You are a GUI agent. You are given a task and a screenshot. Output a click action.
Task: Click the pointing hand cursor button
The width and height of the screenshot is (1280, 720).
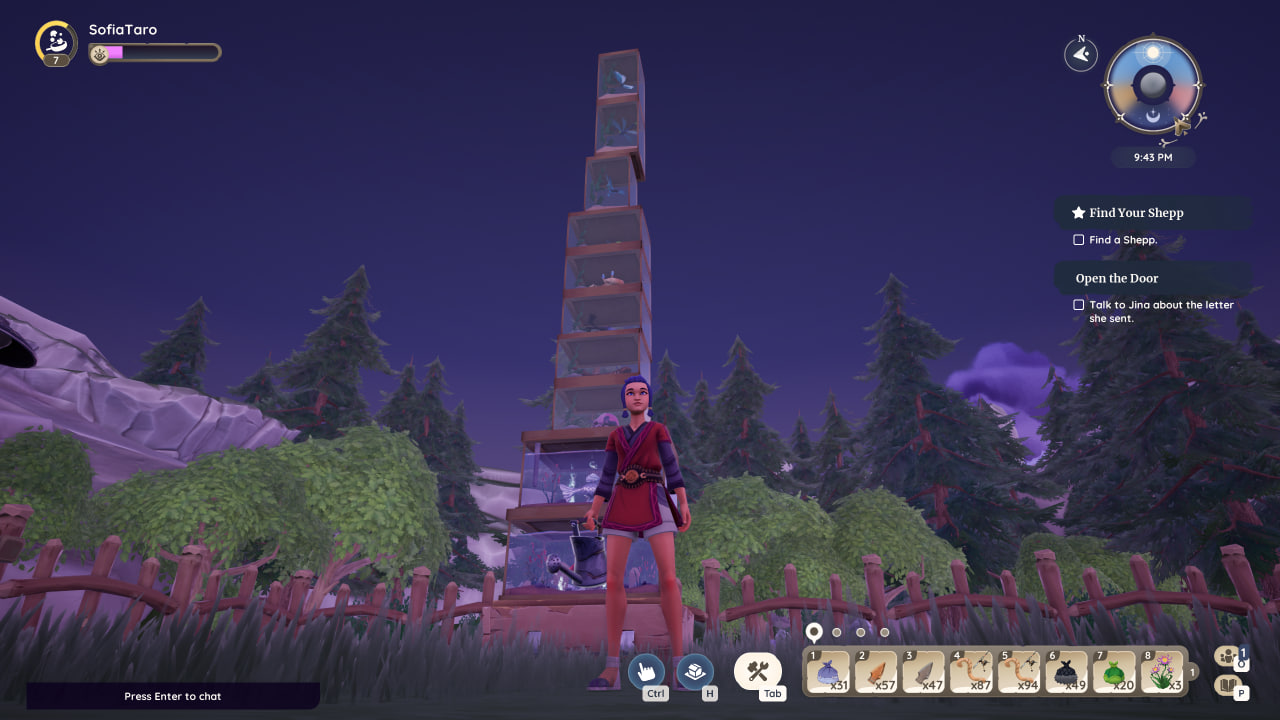tap(646, 671)
